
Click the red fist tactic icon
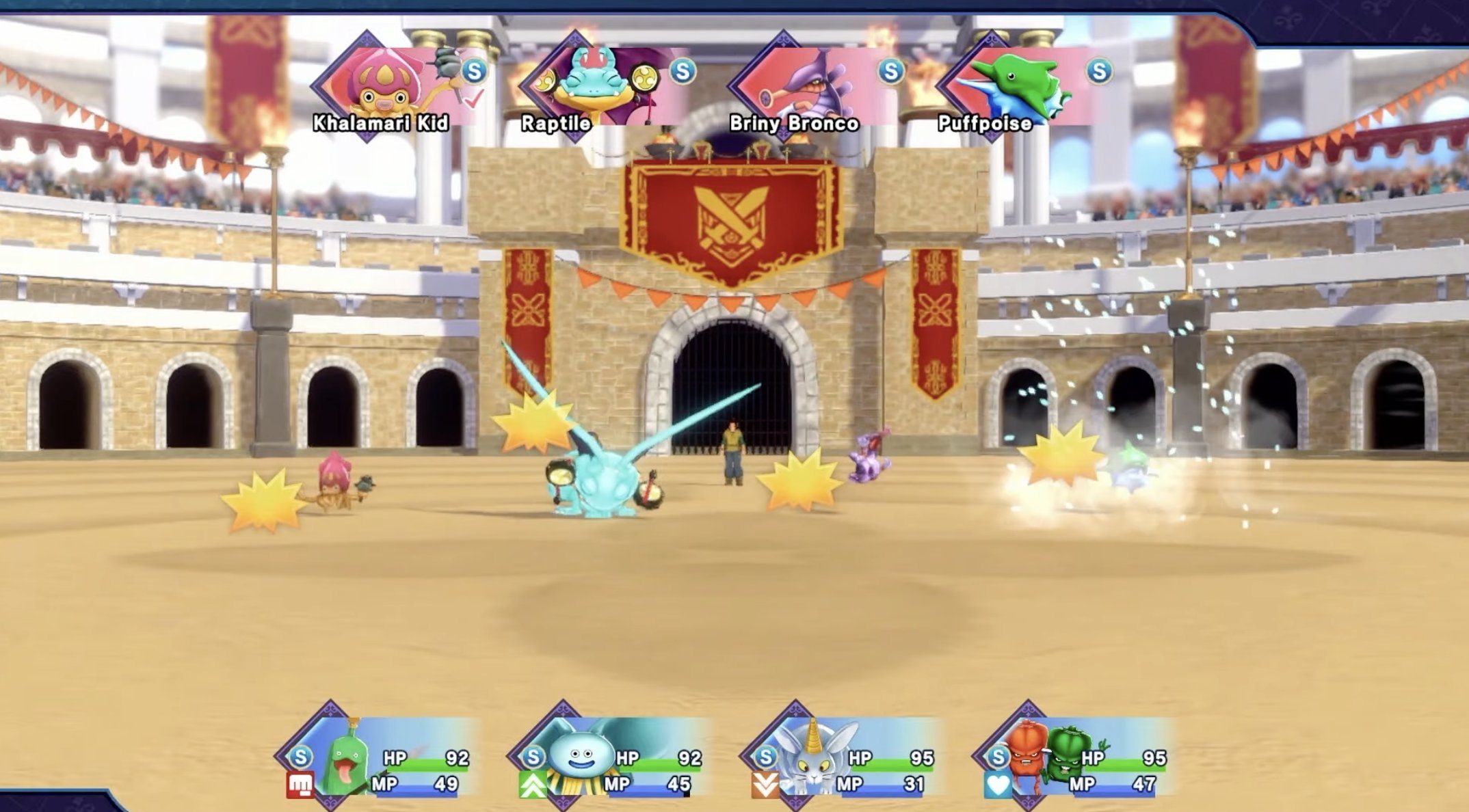300,786
